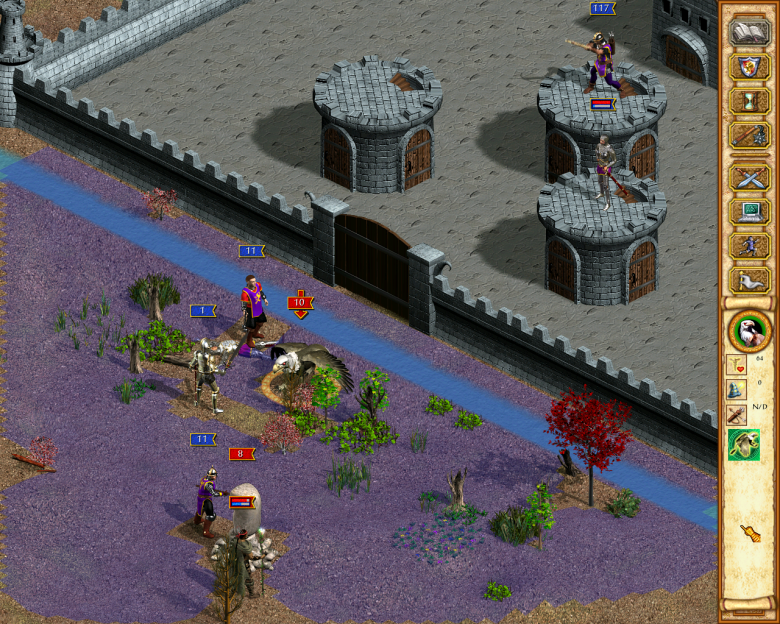
Task: Choose the defend shield button
Action: (x=748, y=67)
